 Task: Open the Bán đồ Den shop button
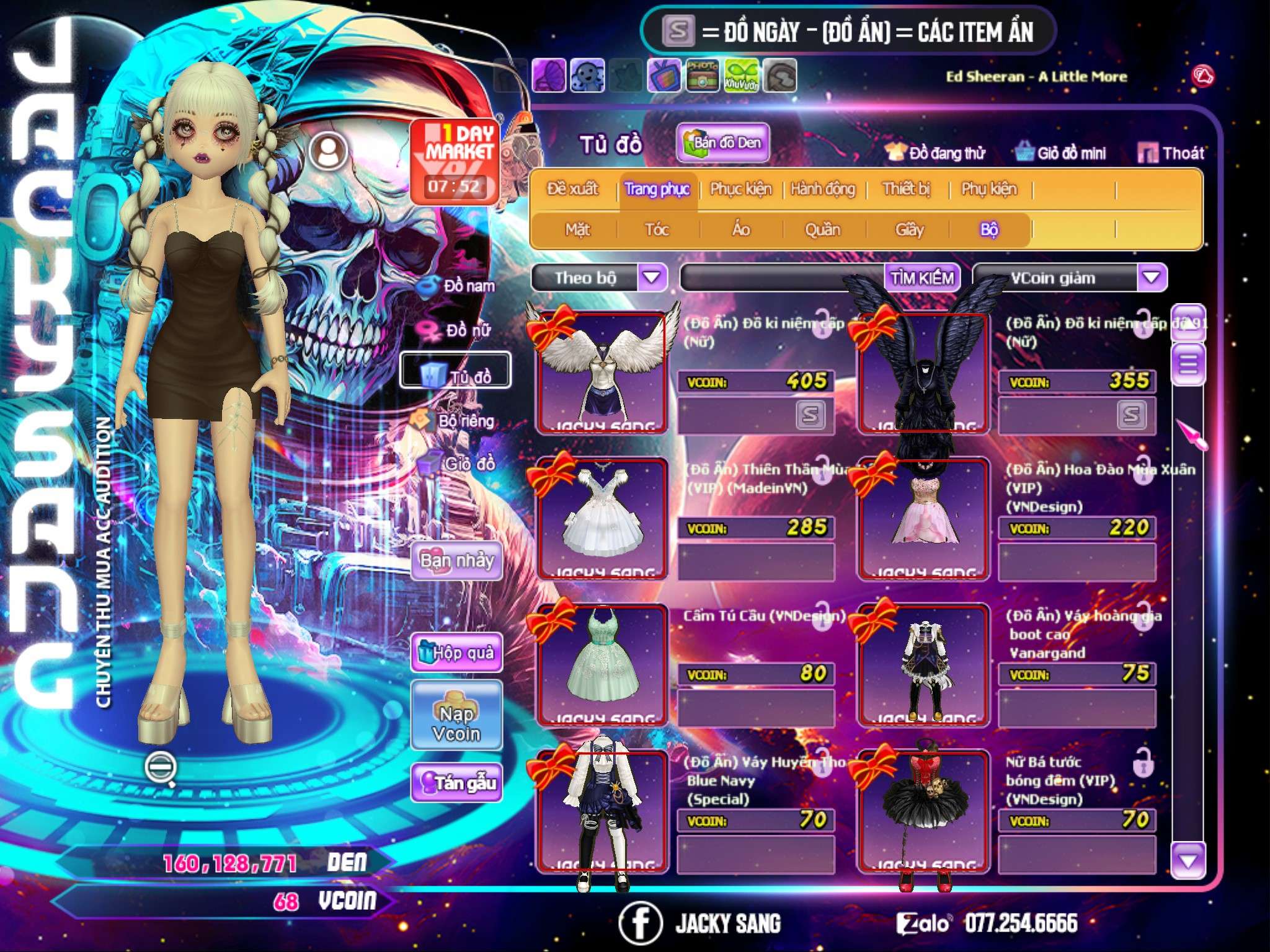coord(723,143)
